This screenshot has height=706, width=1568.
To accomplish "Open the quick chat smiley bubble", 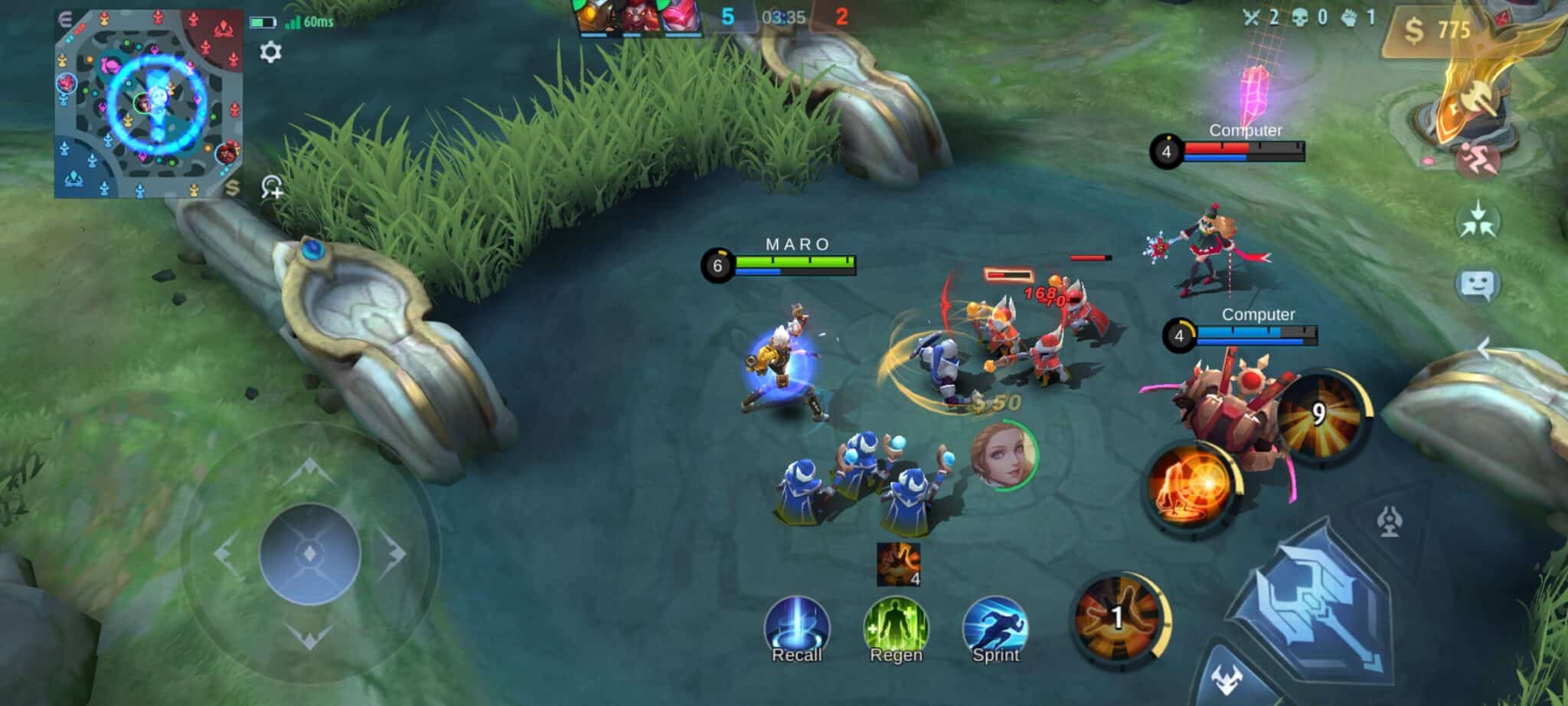I will click(x=1476, y=286).
